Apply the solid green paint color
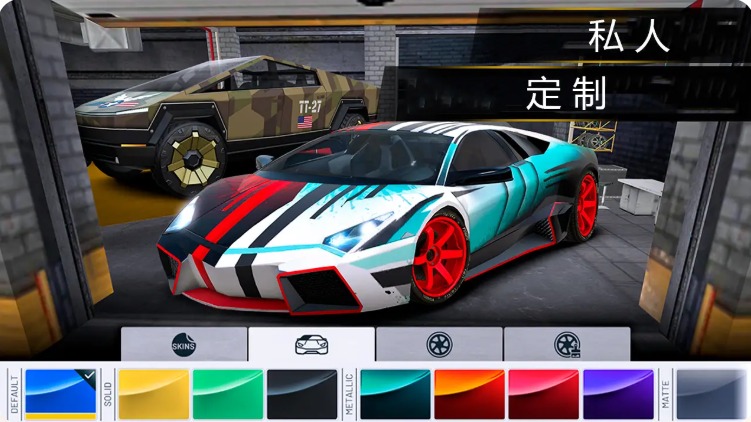This screenshot has height=422, width=751. [227, 394]
